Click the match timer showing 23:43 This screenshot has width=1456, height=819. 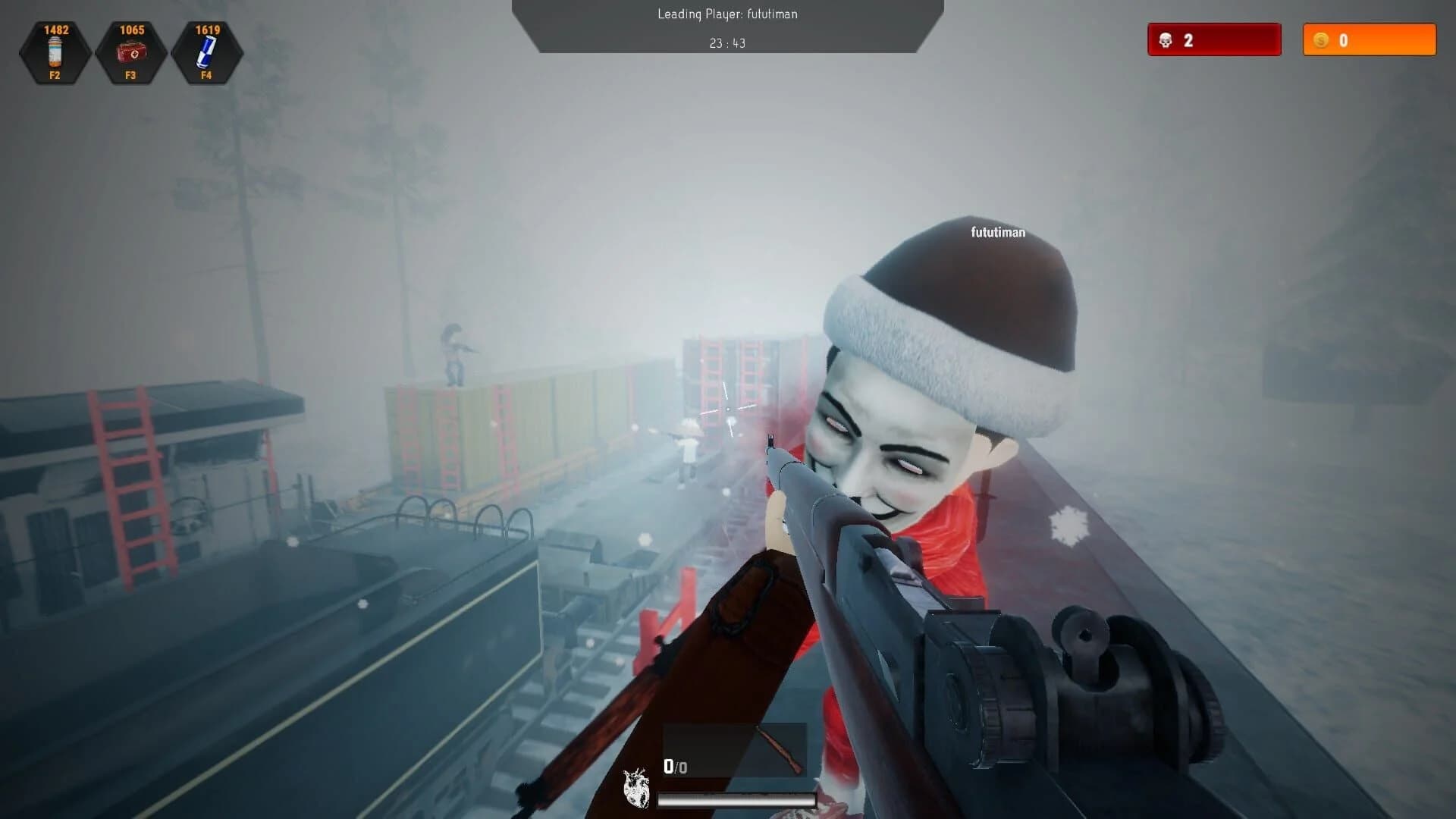click(728, 43)
